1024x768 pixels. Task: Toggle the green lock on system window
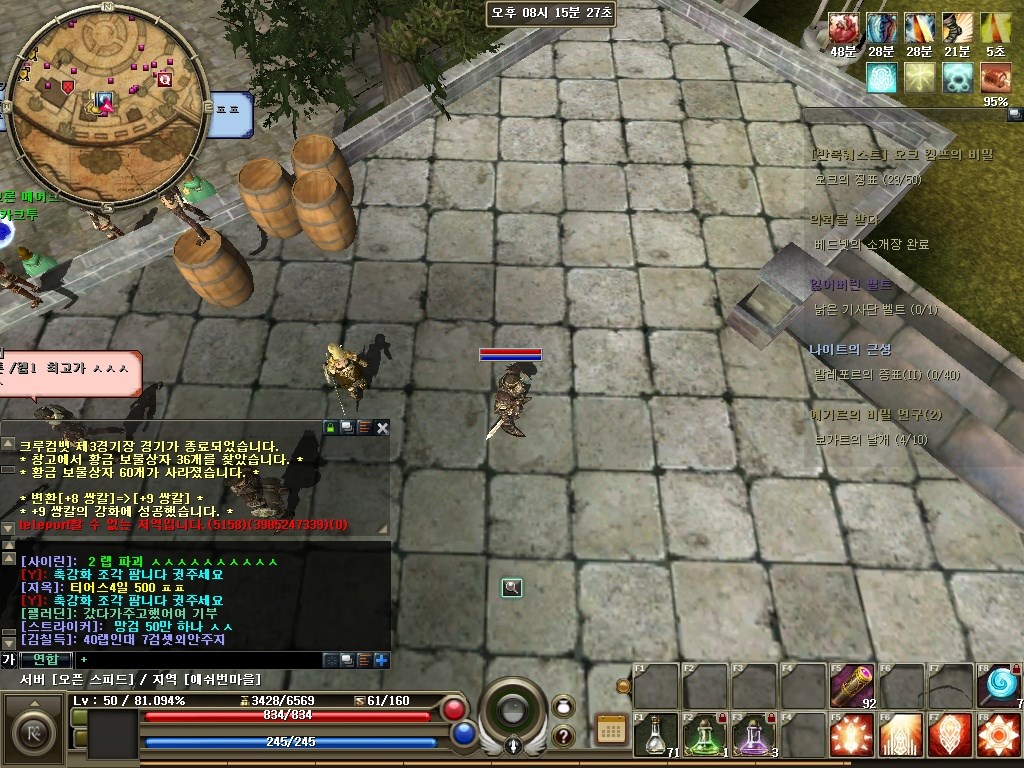tap(330, 428)
